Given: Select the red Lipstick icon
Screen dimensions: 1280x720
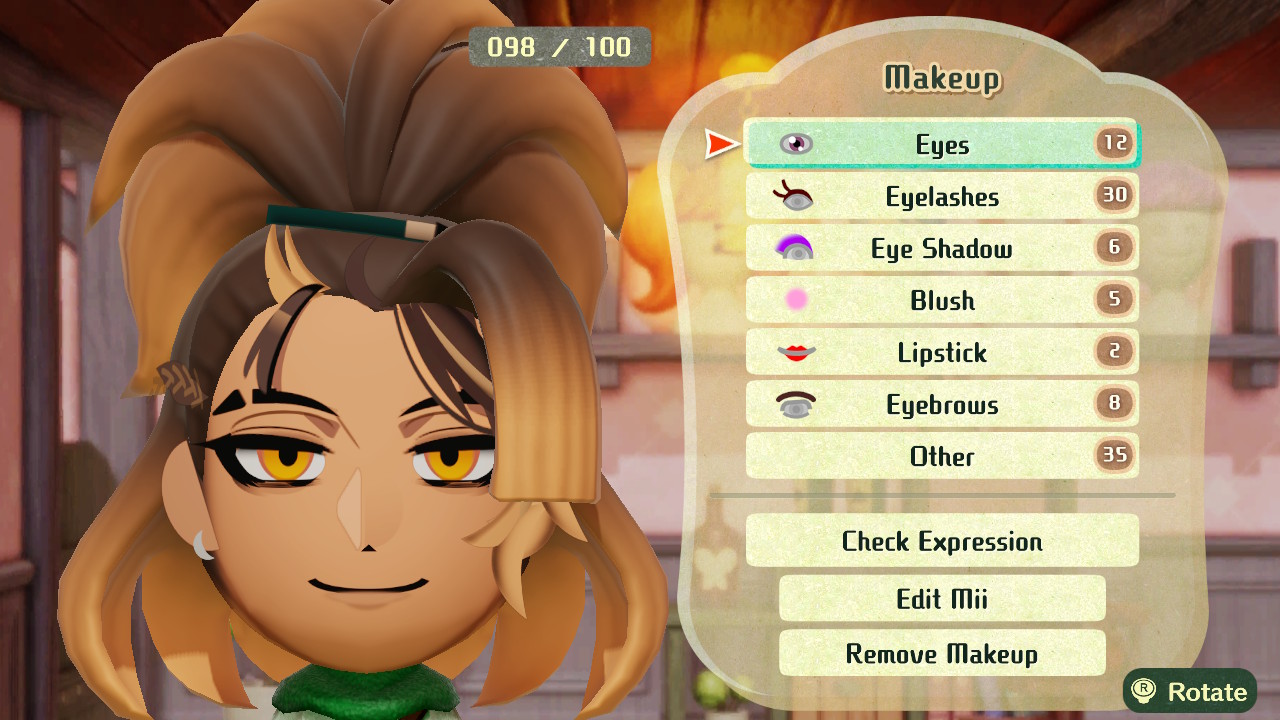Looking at the screenshot, I should coord(795,352).
